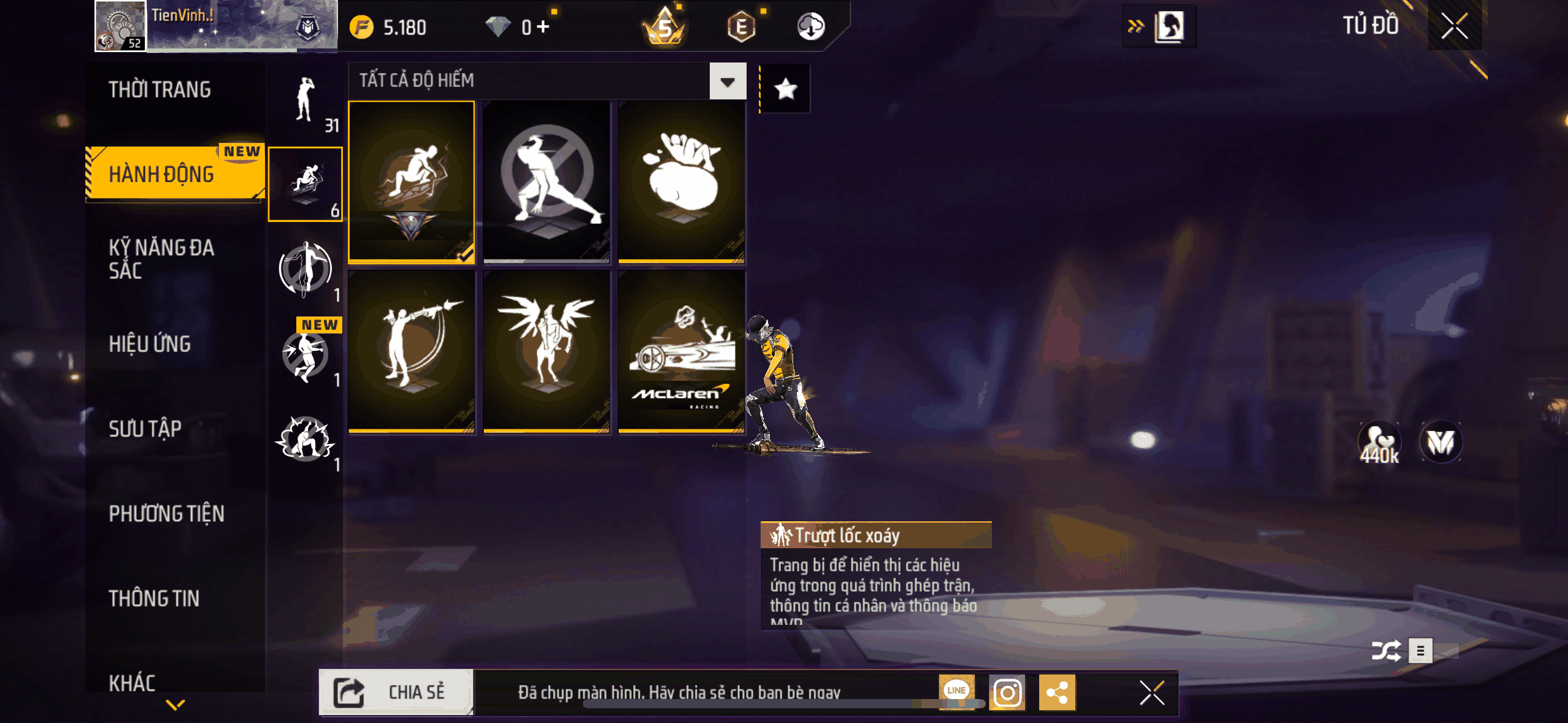Click the shuffle icon
The height and width of the screenshot is (723, 1568).
click(1386, 651)
